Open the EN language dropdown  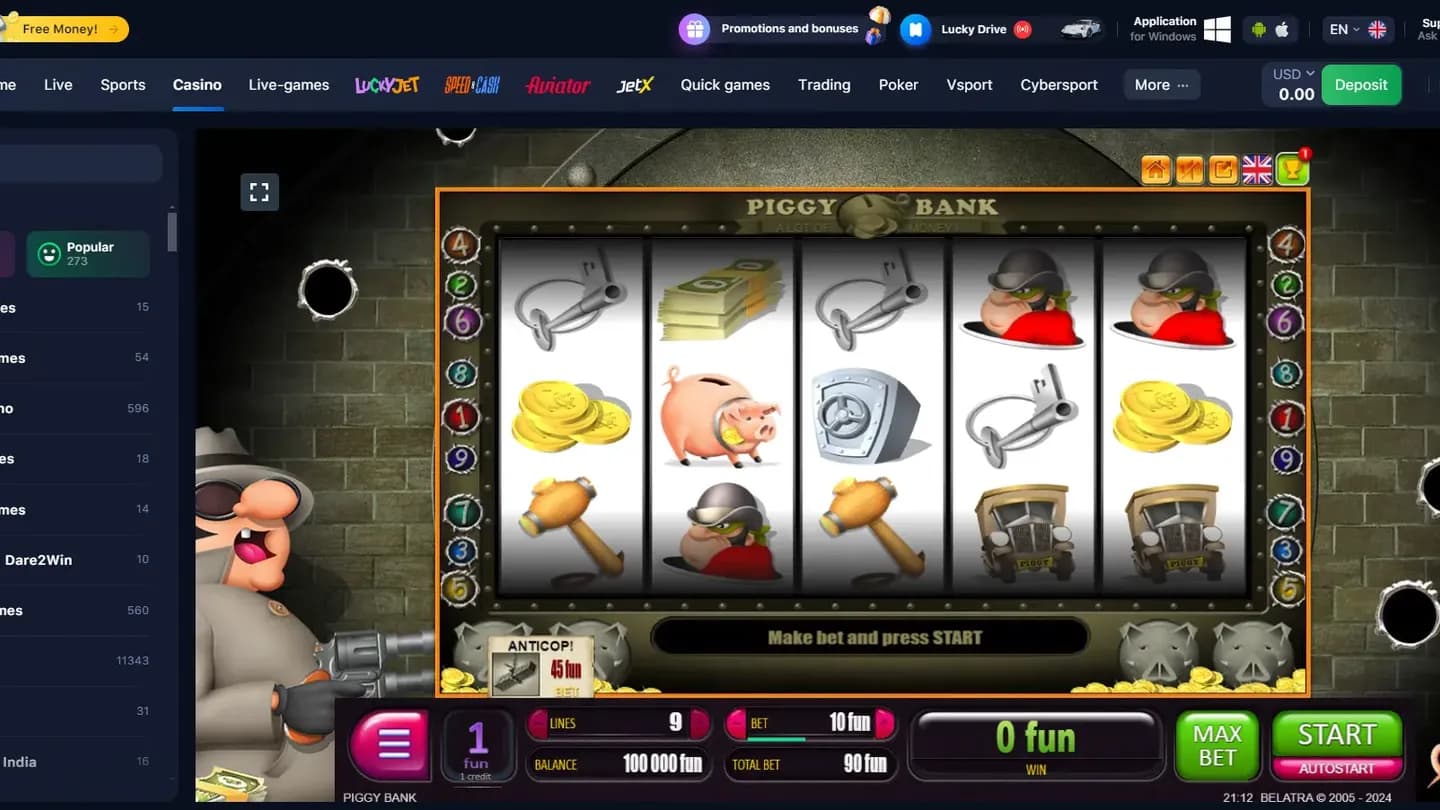[x=1345, y=29]
